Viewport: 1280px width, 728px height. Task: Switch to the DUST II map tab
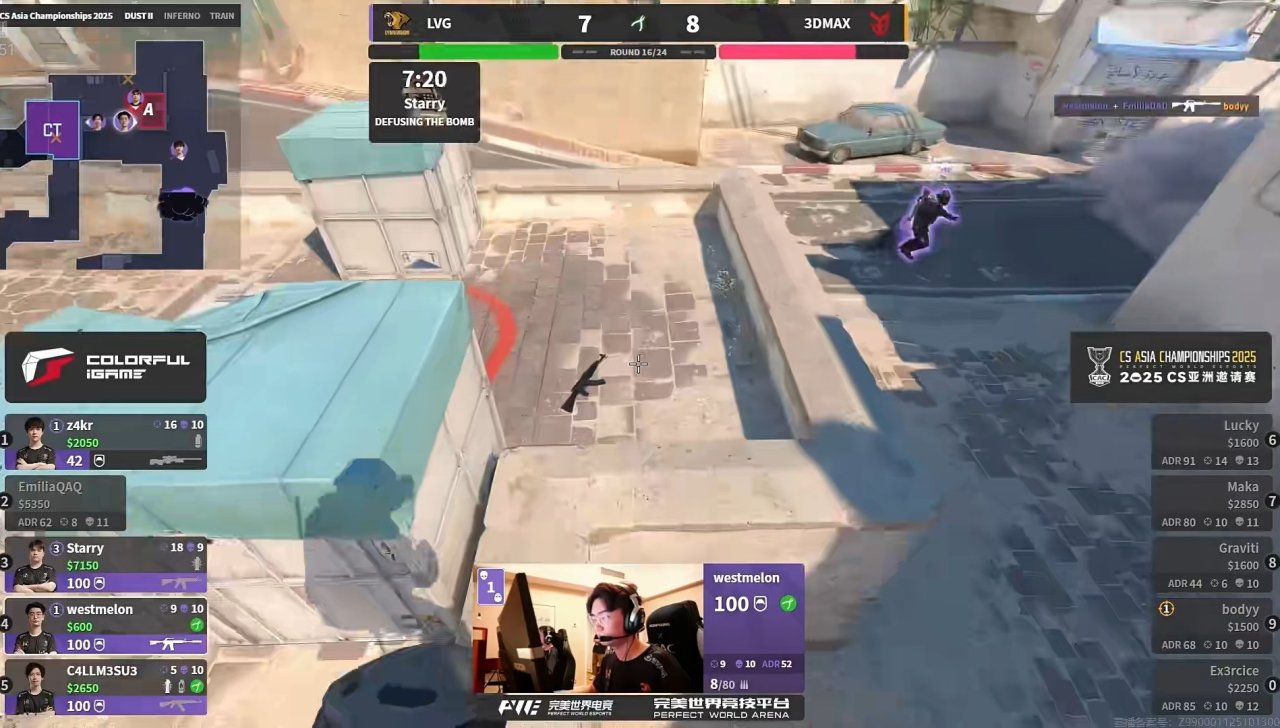(x=138, y=16)
